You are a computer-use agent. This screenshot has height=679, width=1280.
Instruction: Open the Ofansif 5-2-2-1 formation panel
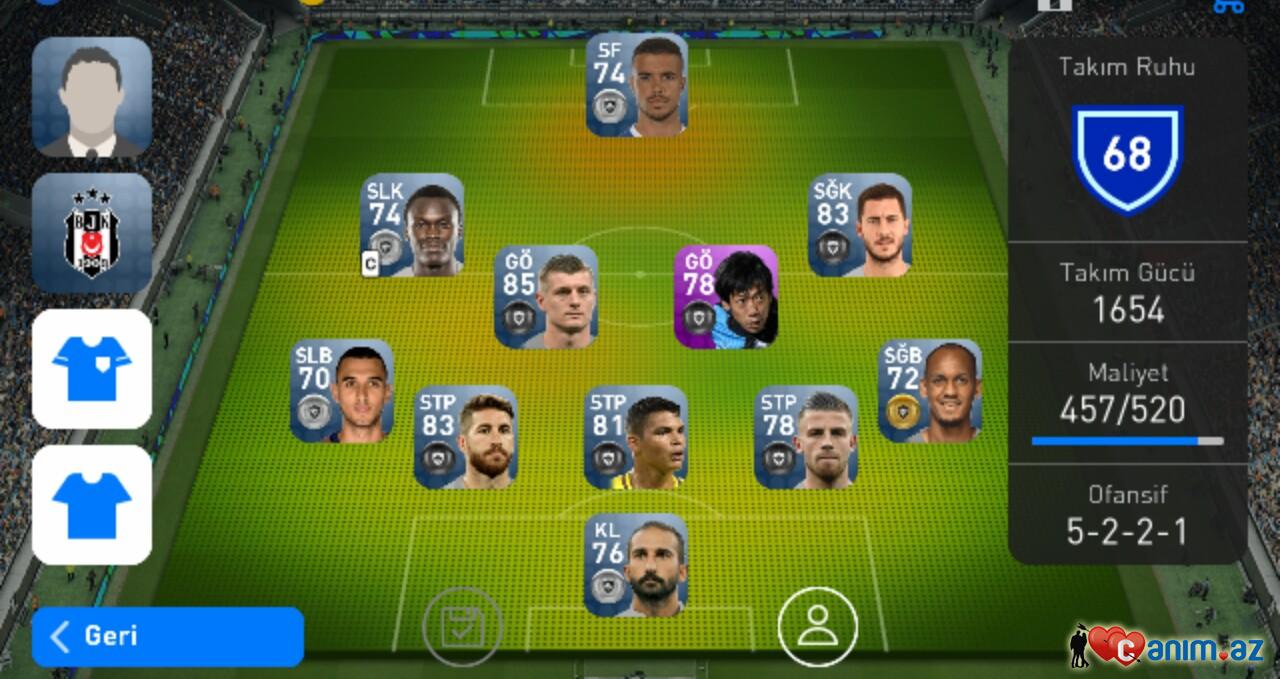point(1127,515)
